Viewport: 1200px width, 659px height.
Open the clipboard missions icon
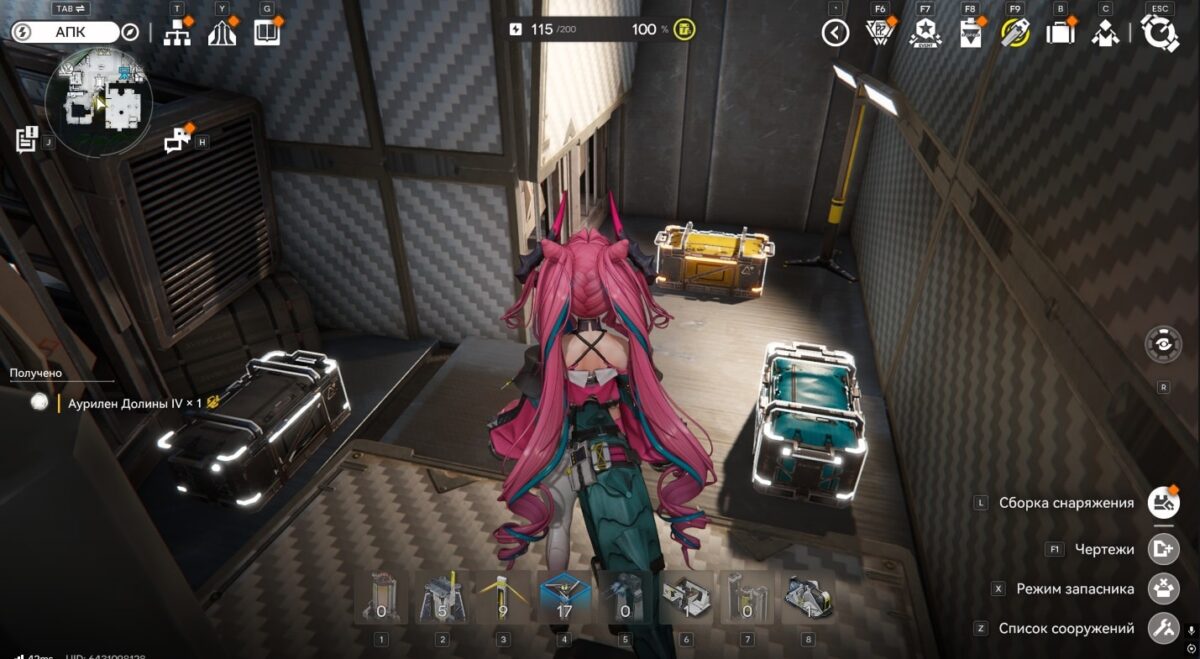tap(970, 33)
